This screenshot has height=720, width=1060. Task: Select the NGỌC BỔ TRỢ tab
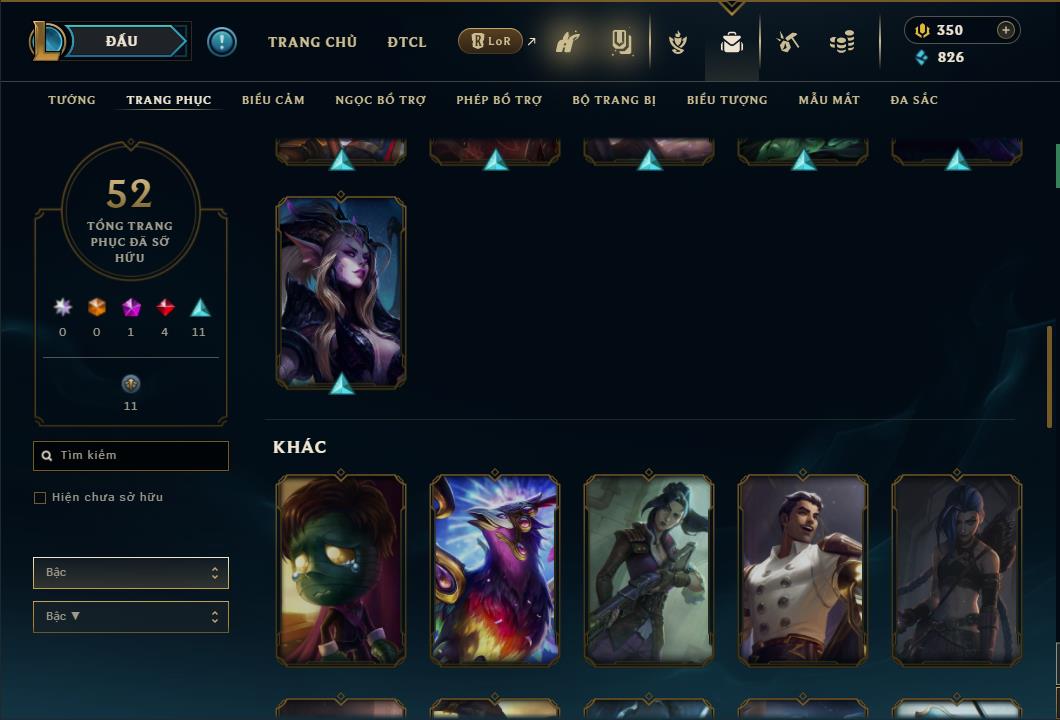point(380,100)
